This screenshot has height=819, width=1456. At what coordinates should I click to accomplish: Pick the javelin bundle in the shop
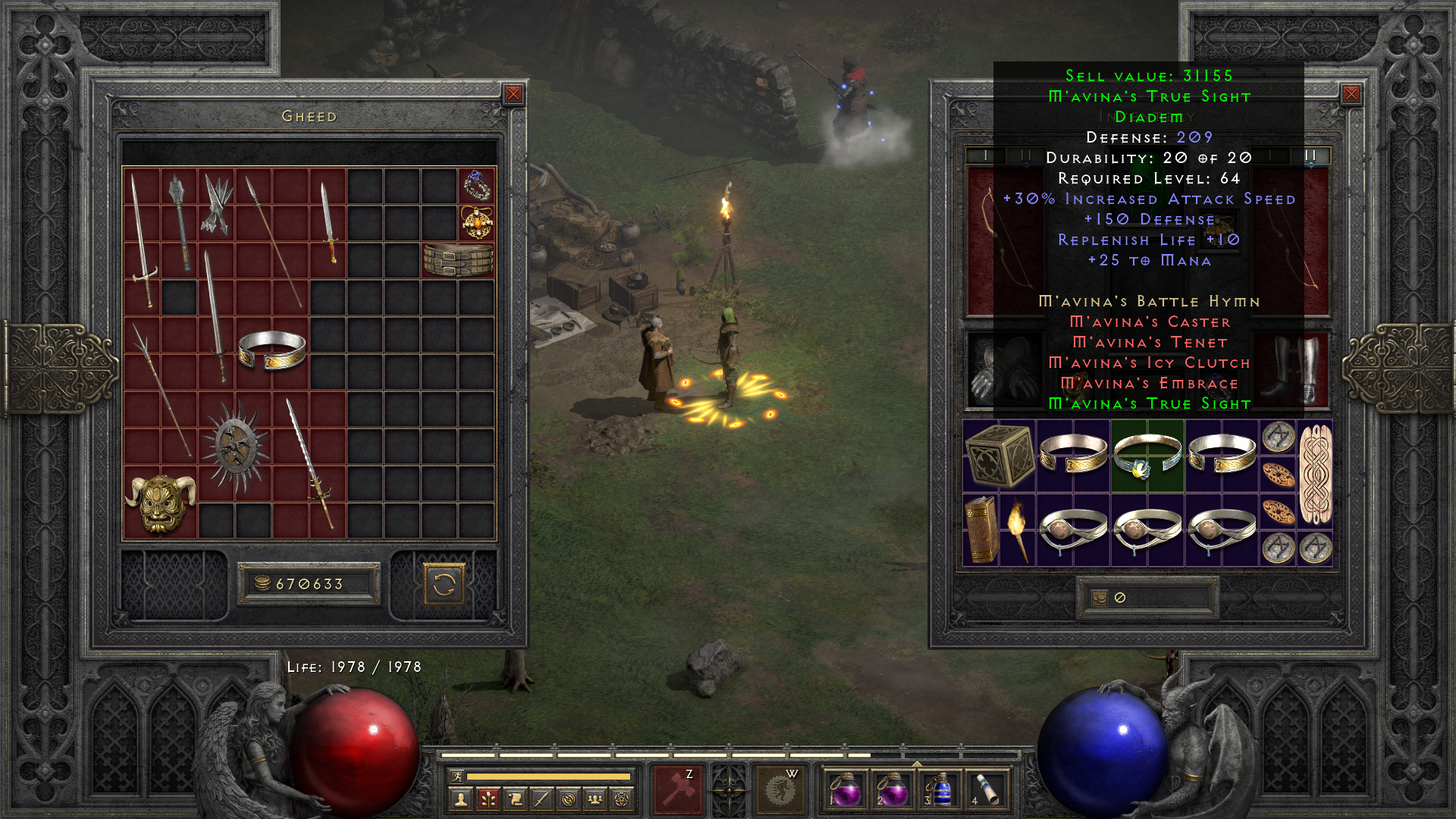(x=217, y=205)
